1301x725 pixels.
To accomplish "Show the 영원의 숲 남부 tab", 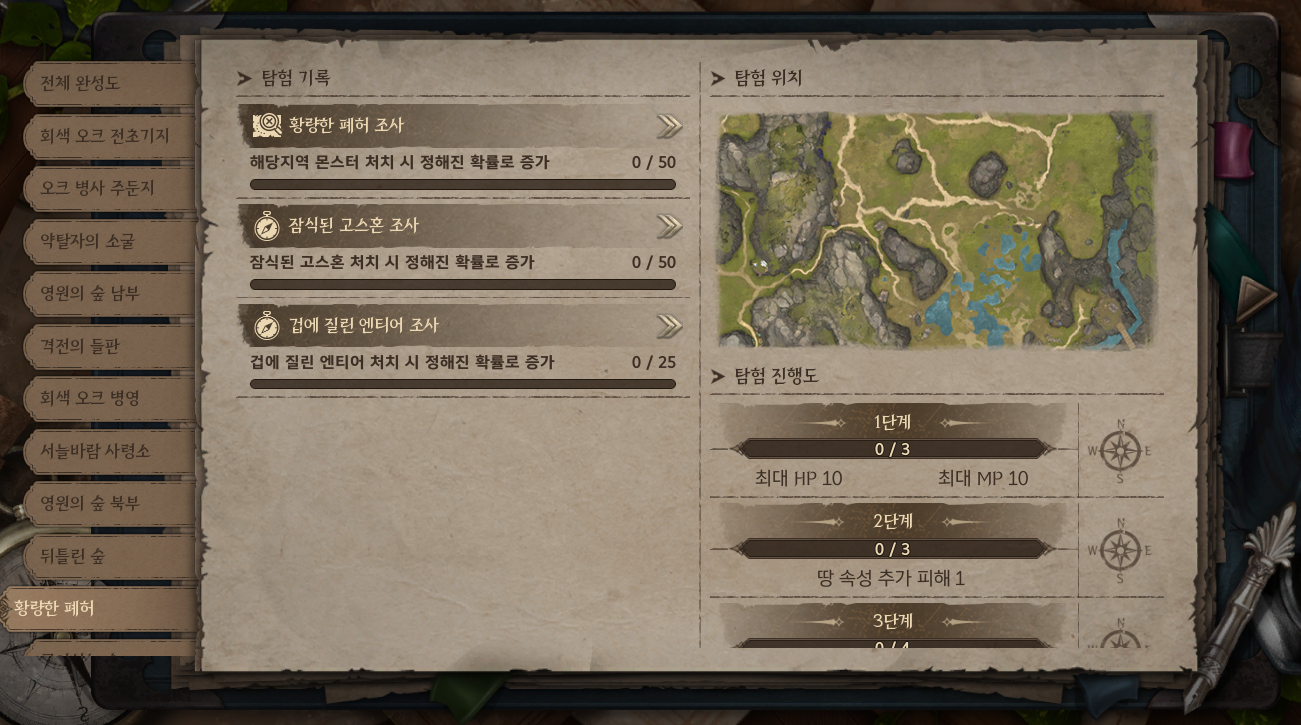I will pyautogui.click(x=90, y=293).
